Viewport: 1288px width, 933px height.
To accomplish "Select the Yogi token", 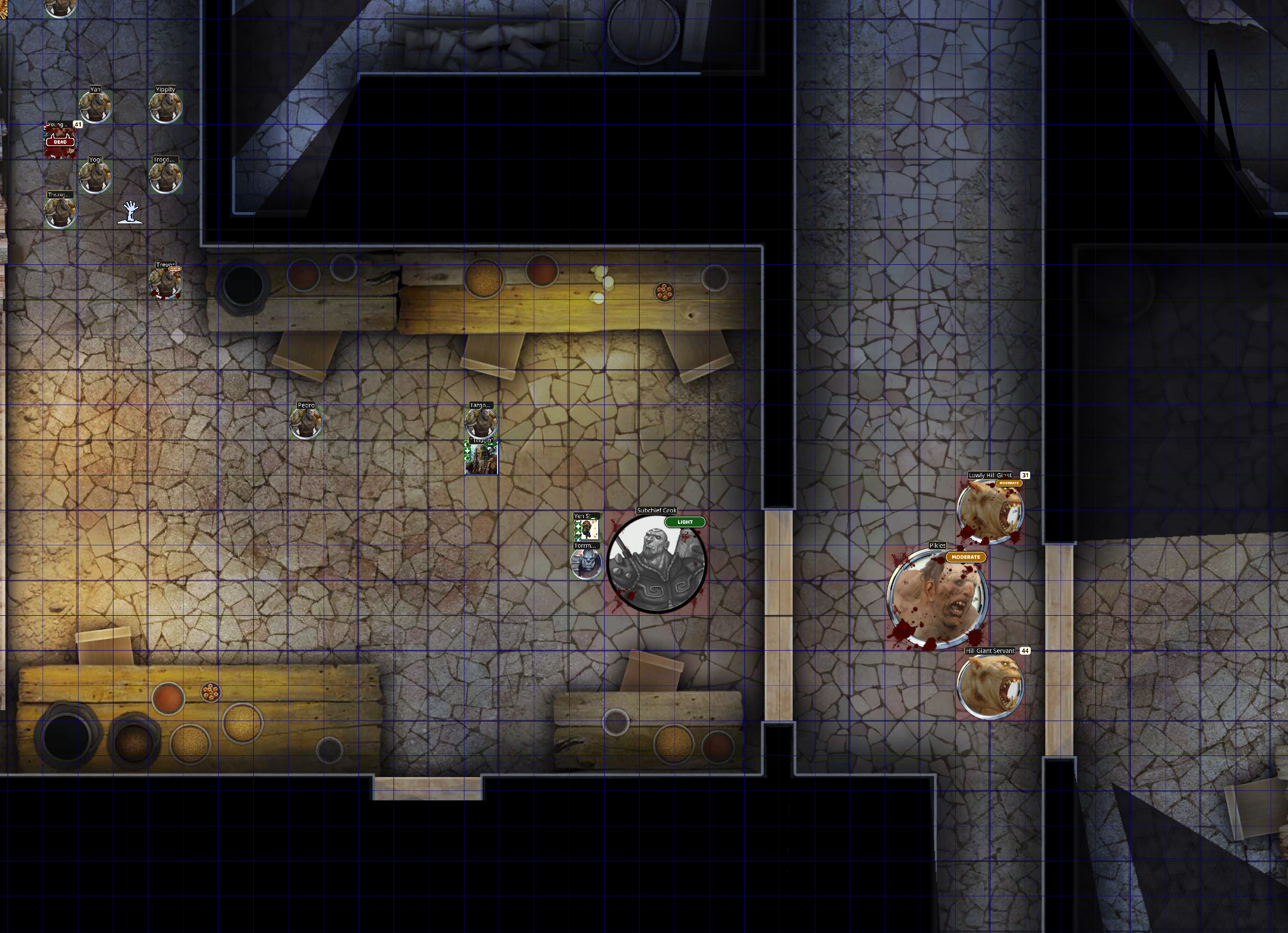I will (x=95, y=177).
